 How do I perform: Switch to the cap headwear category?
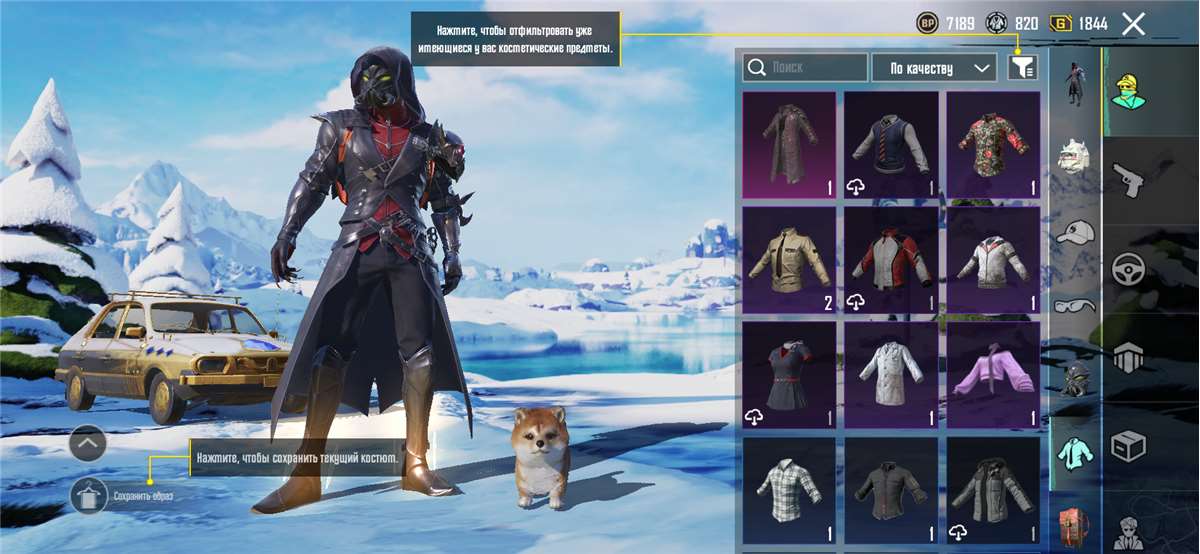click(1075, 232)
